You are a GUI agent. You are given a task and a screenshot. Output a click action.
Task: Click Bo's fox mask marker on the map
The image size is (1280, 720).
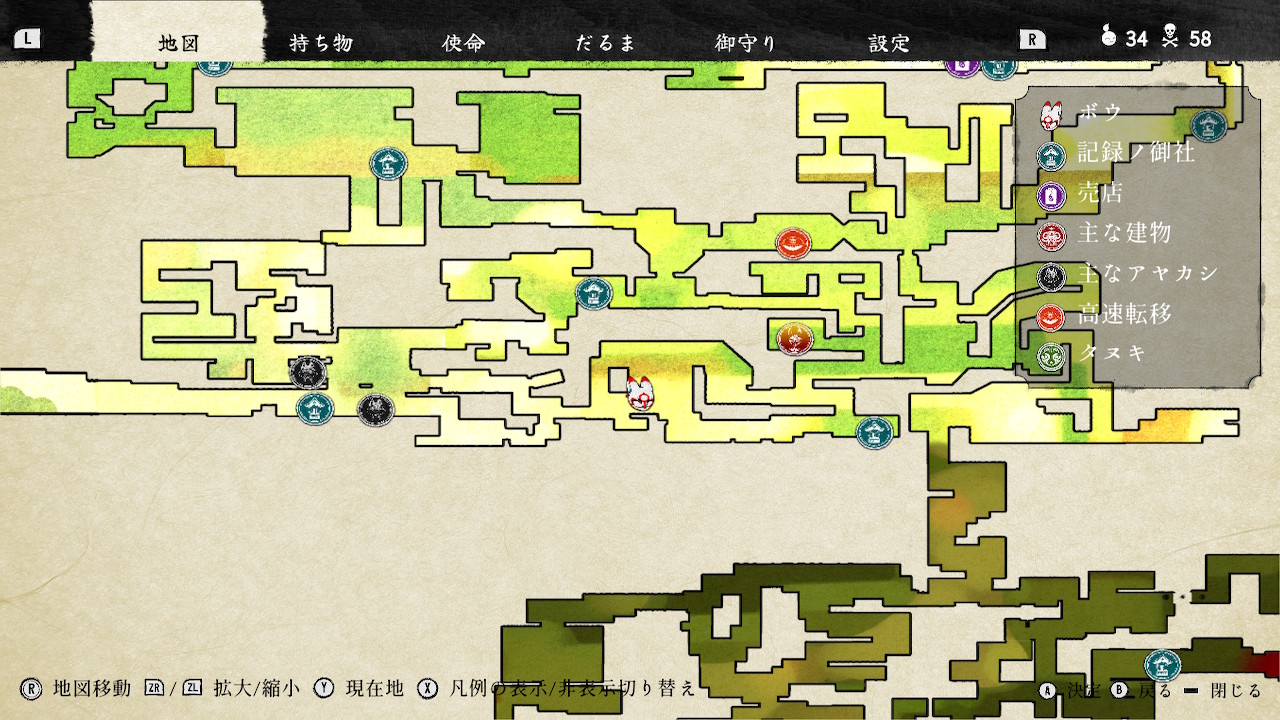(x=641, y=393)
